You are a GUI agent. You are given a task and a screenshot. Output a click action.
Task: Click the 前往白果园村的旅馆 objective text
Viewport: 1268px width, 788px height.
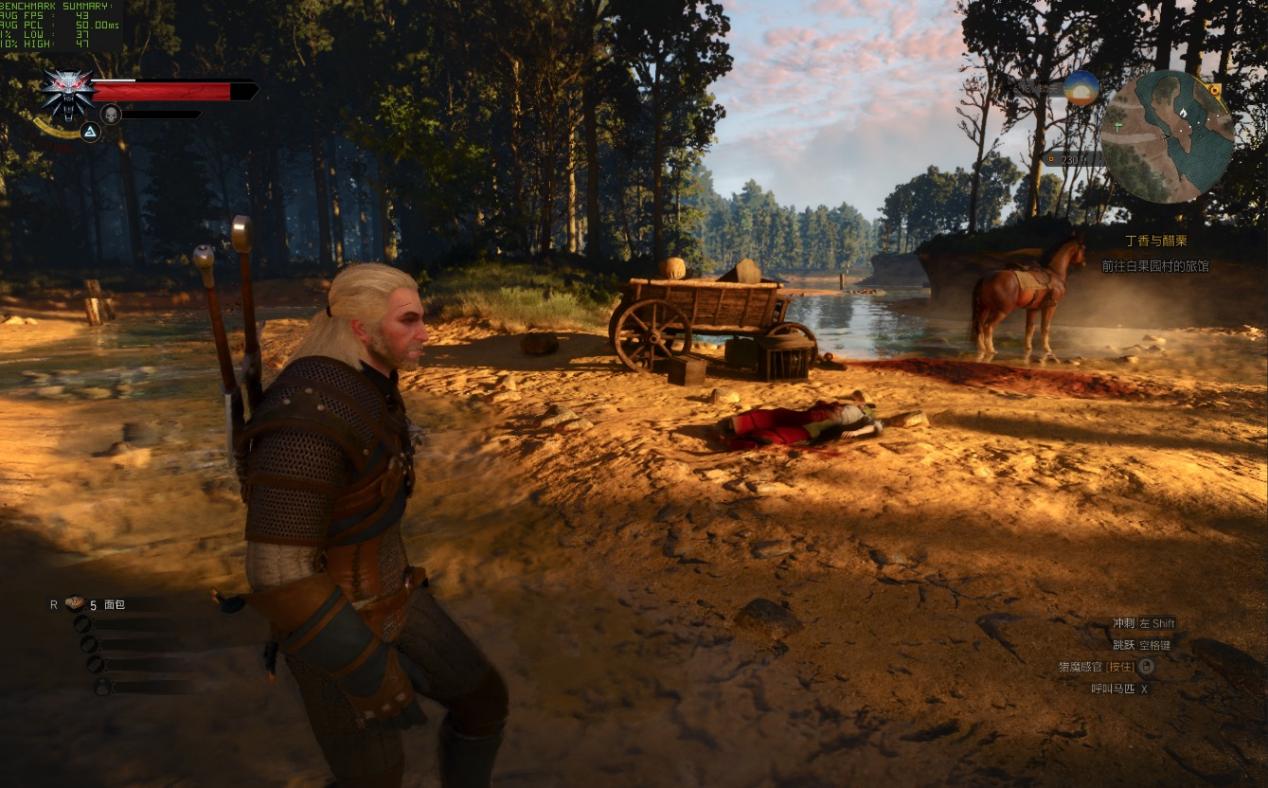(1155, 266)
